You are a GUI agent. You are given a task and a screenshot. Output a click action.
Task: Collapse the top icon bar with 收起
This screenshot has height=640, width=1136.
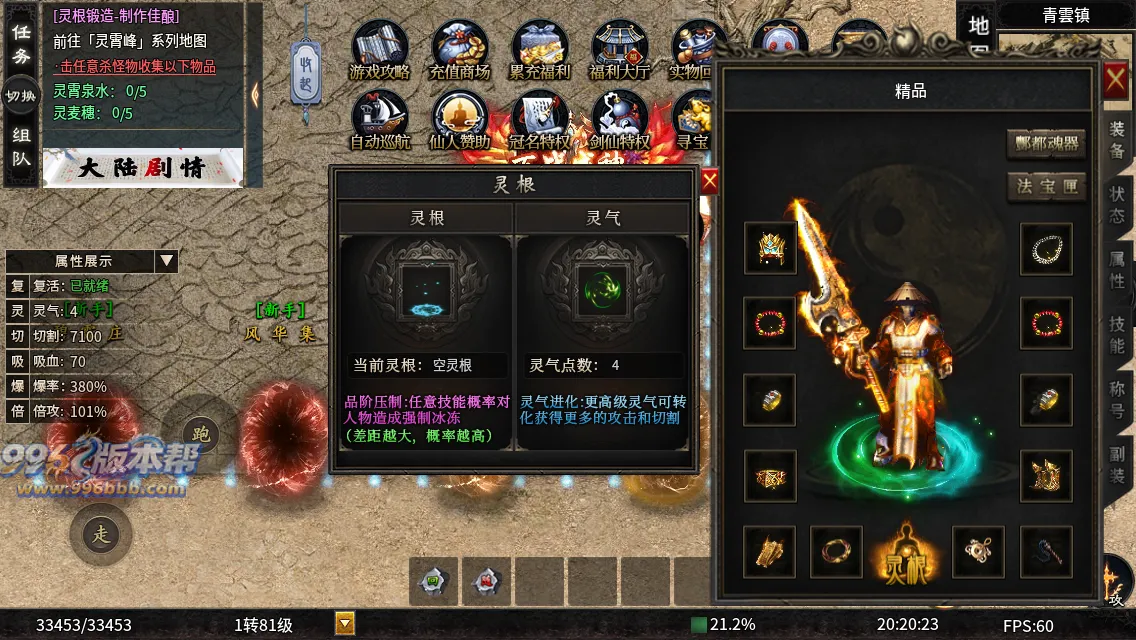[307, 70]
